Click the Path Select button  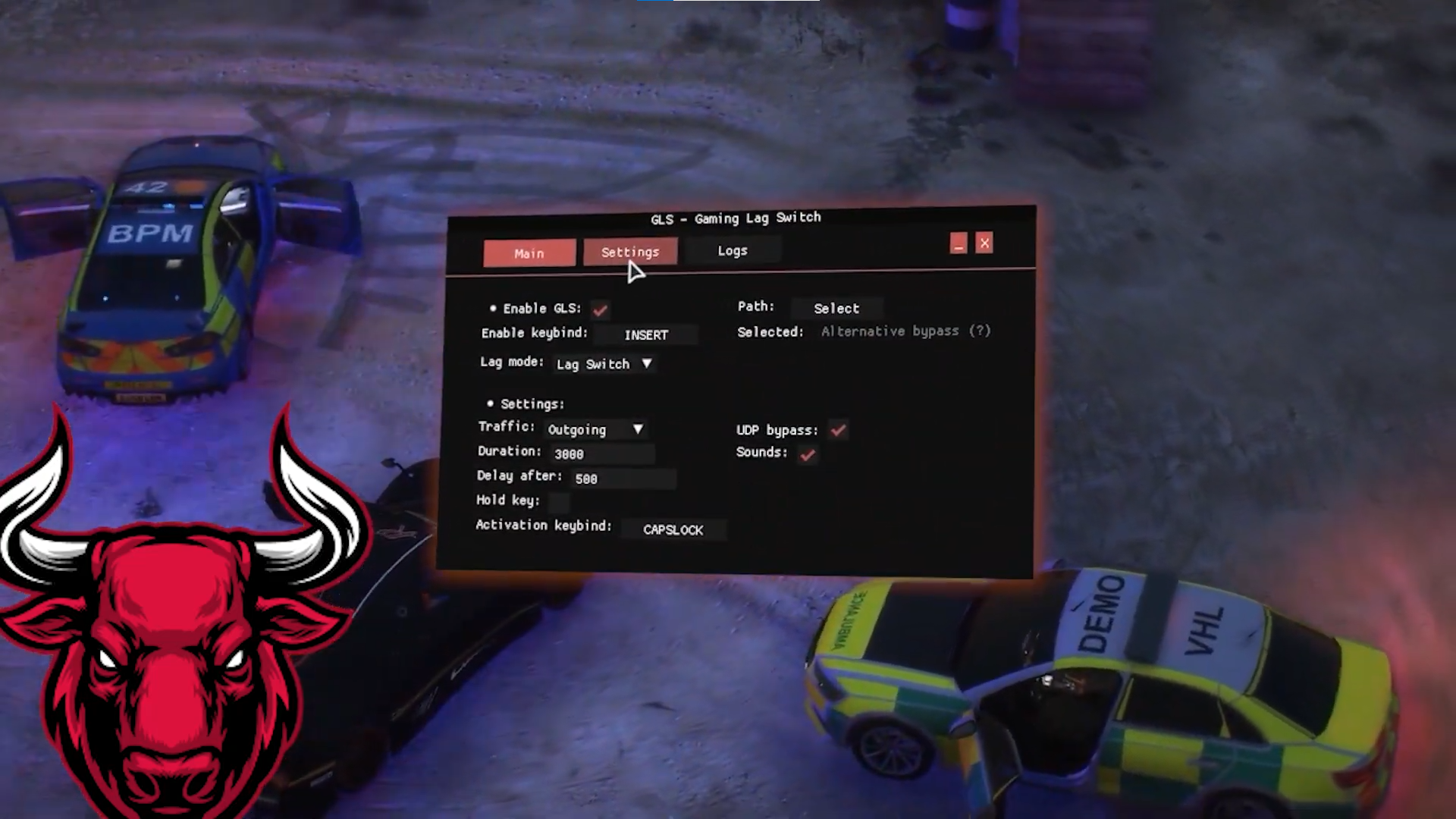point(836,308)
